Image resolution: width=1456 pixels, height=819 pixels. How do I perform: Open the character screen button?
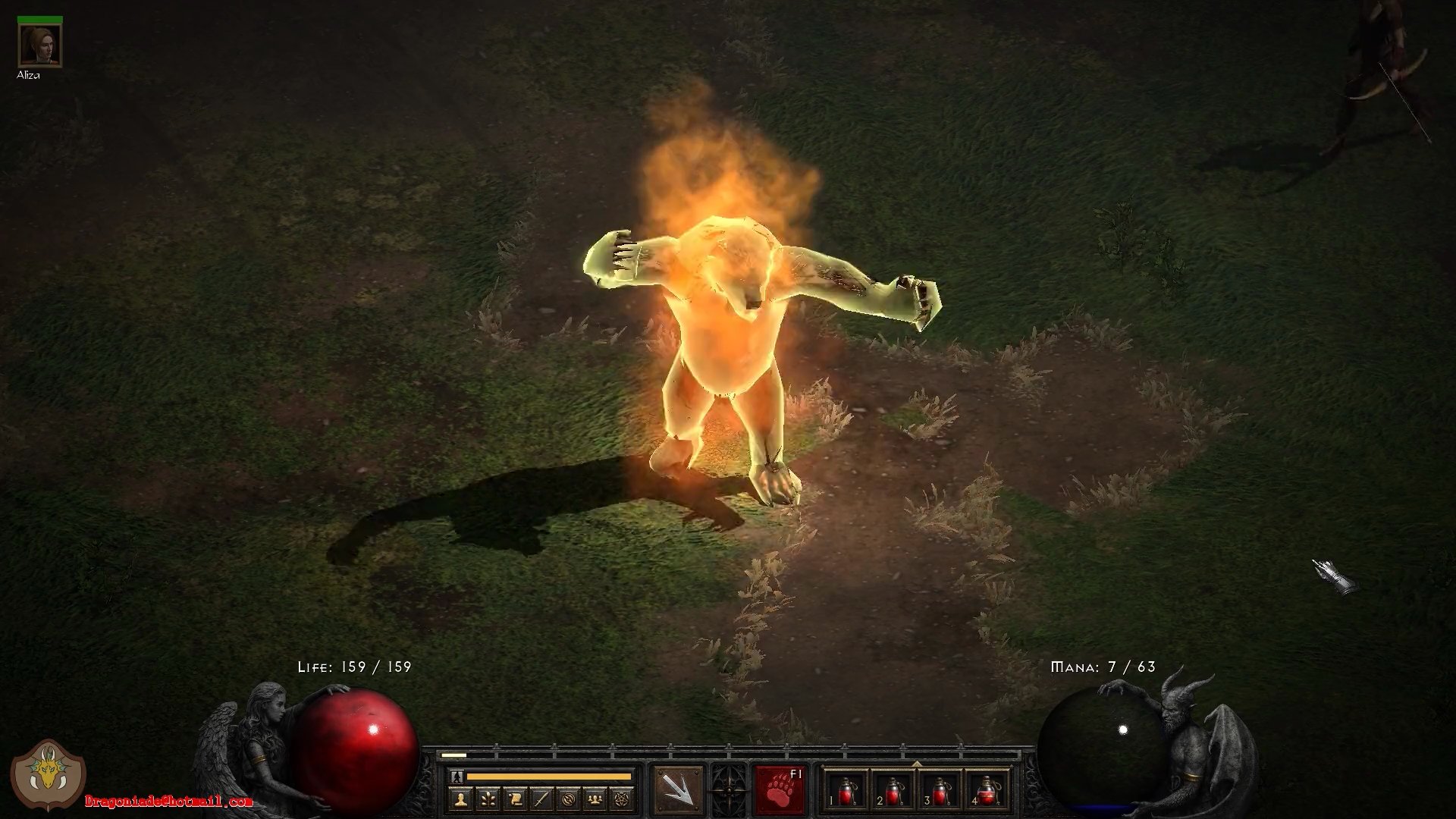[x=460, y=799]
